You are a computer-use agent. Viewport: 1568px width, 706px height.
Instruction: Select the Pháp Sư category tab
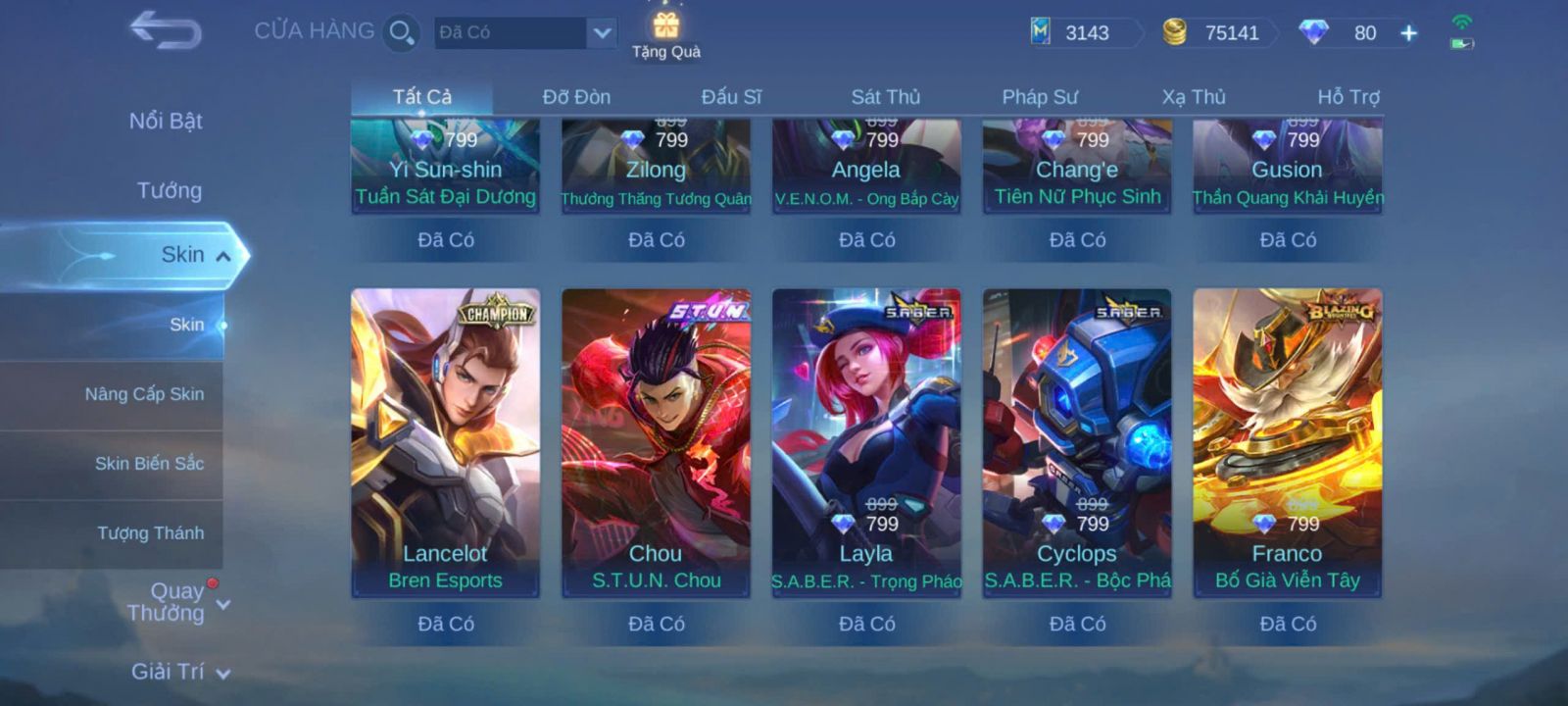point(1039,97)
